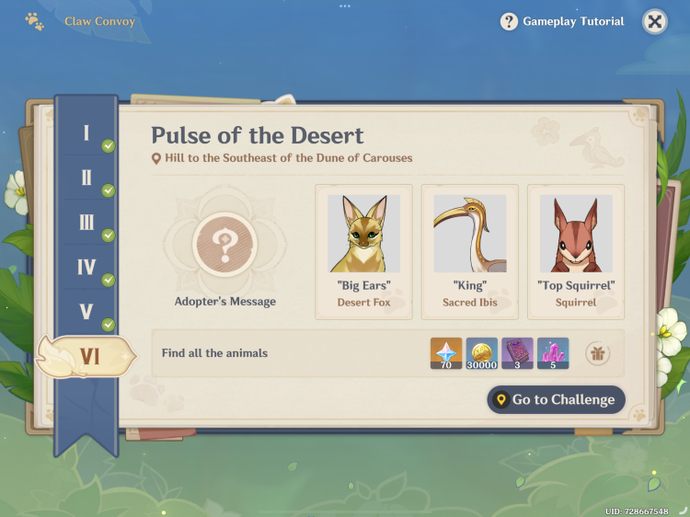Switch to stage II tab

(87, 178)
